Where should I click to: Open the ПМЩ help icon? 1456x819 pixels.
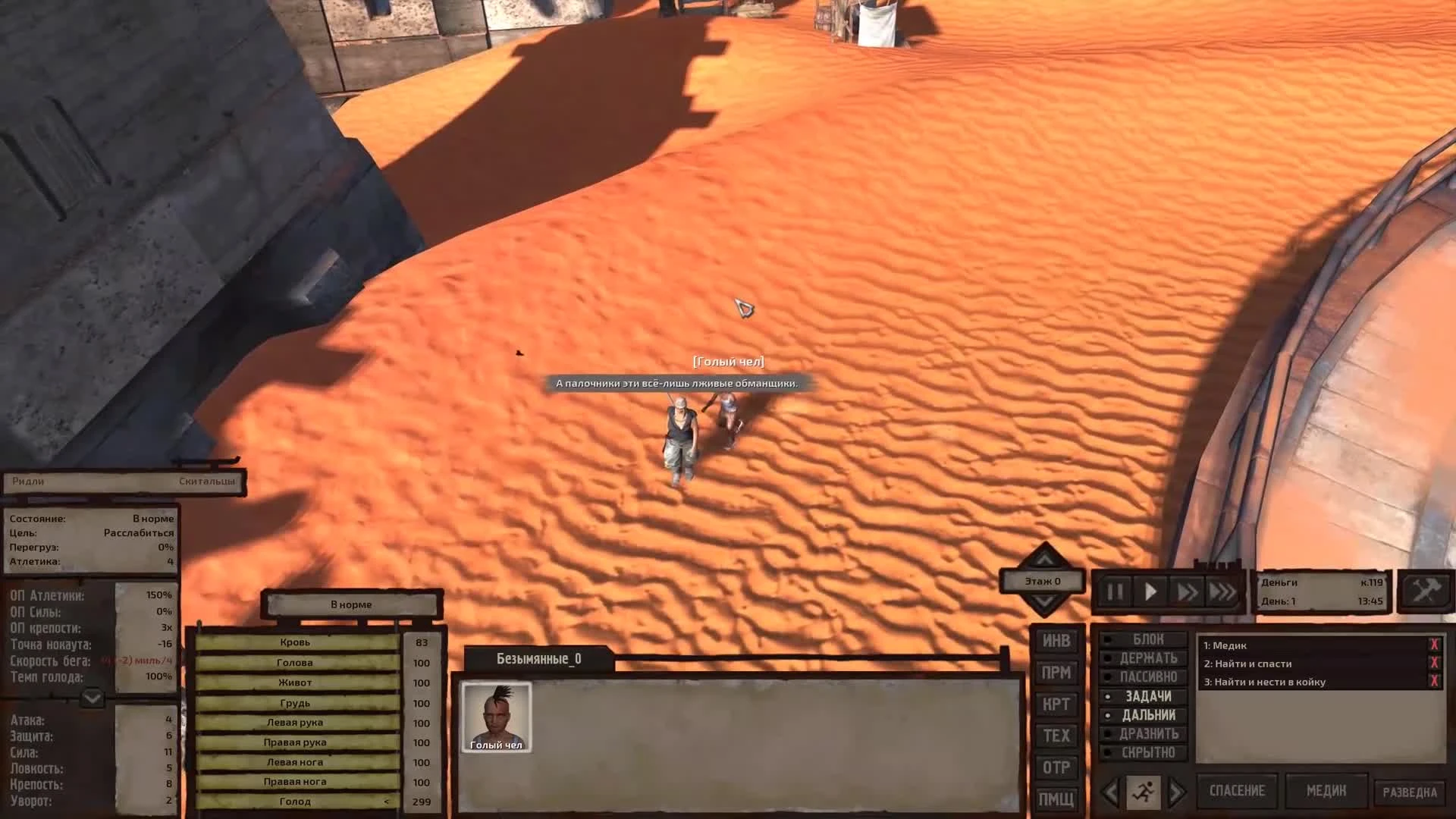click(x=1056, y=799)
